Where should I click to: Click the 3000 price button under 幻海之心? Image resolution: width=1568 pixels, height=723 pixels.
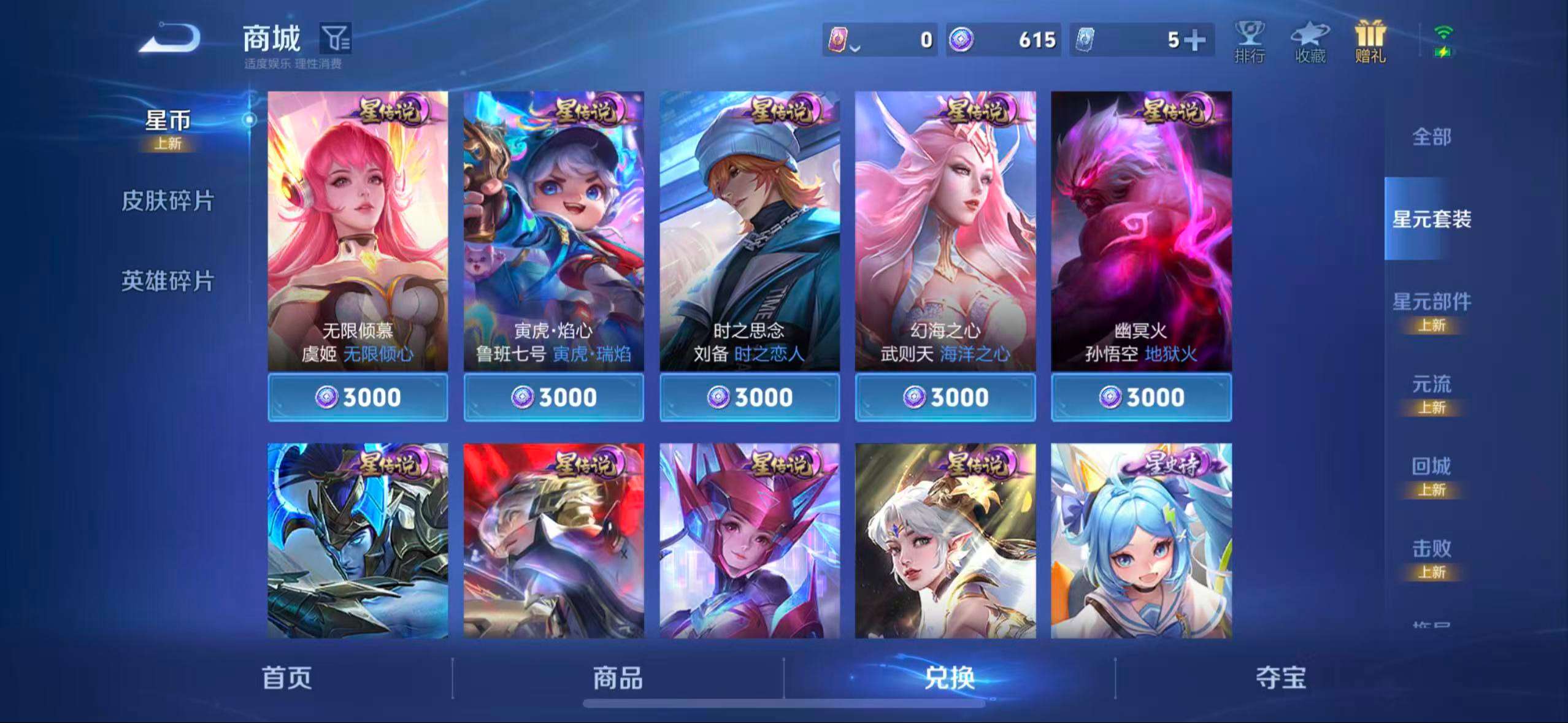pos(946,397)
